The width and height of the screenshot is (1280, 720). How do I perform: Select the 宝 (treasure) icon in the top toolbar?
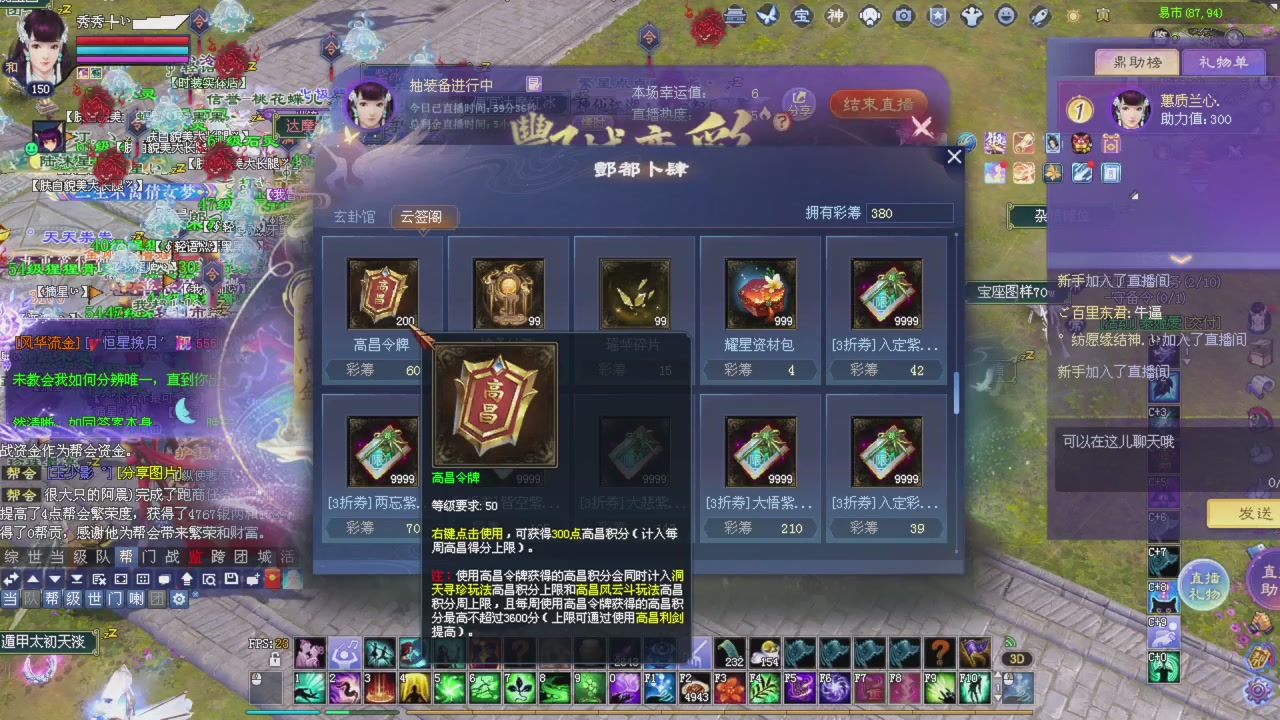tap(803, 15)
